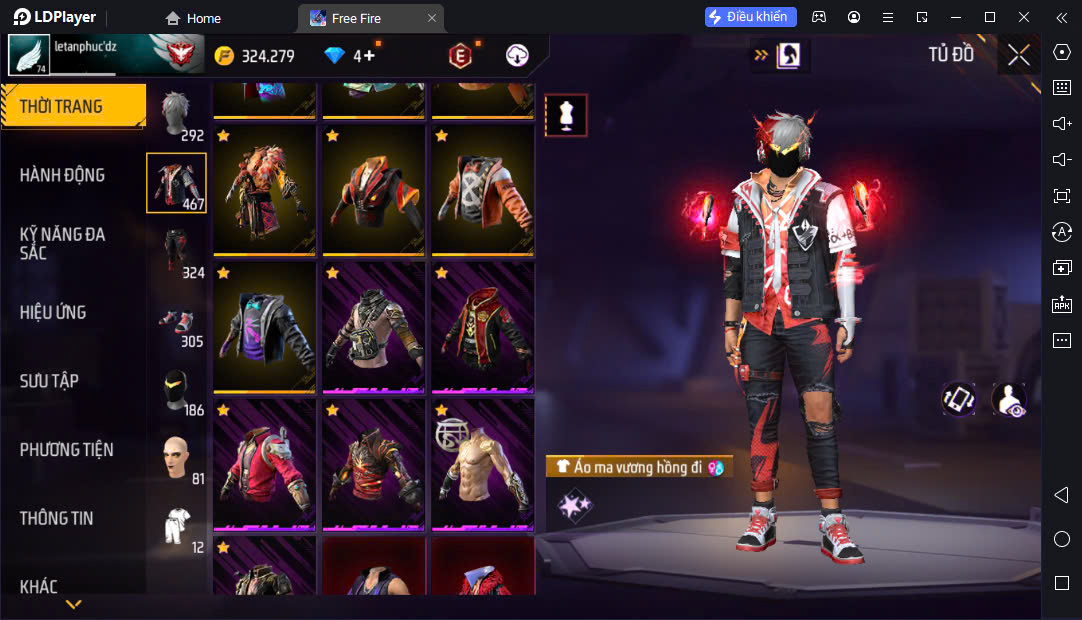This screenshot has height=620, width=1082.
Task: Toggle the character view eye icon
Action: click(x=1008, y=399)
